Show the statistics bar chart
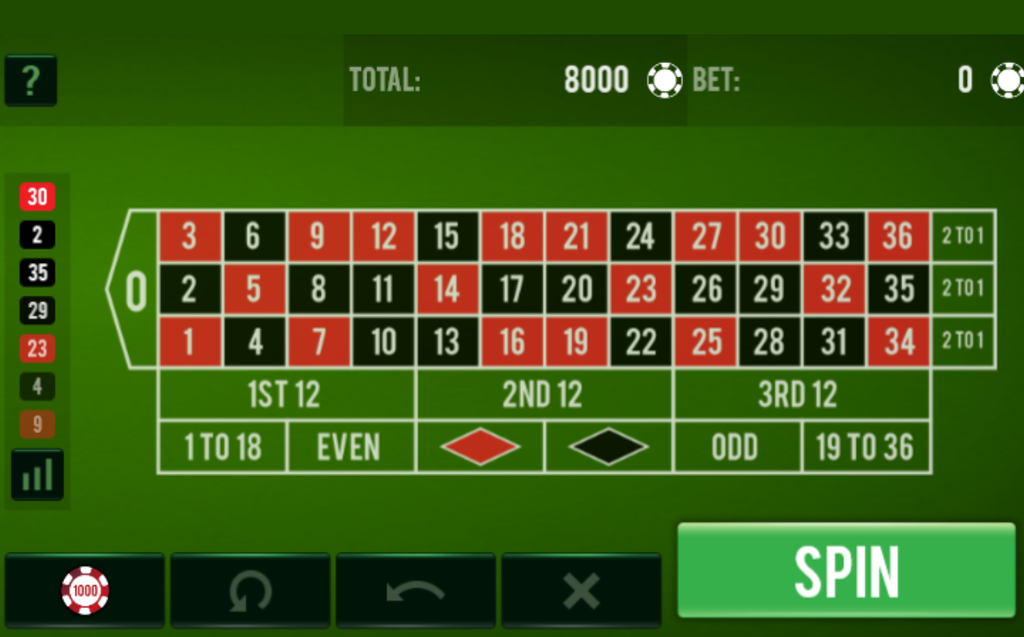 [x=37, y=475]
